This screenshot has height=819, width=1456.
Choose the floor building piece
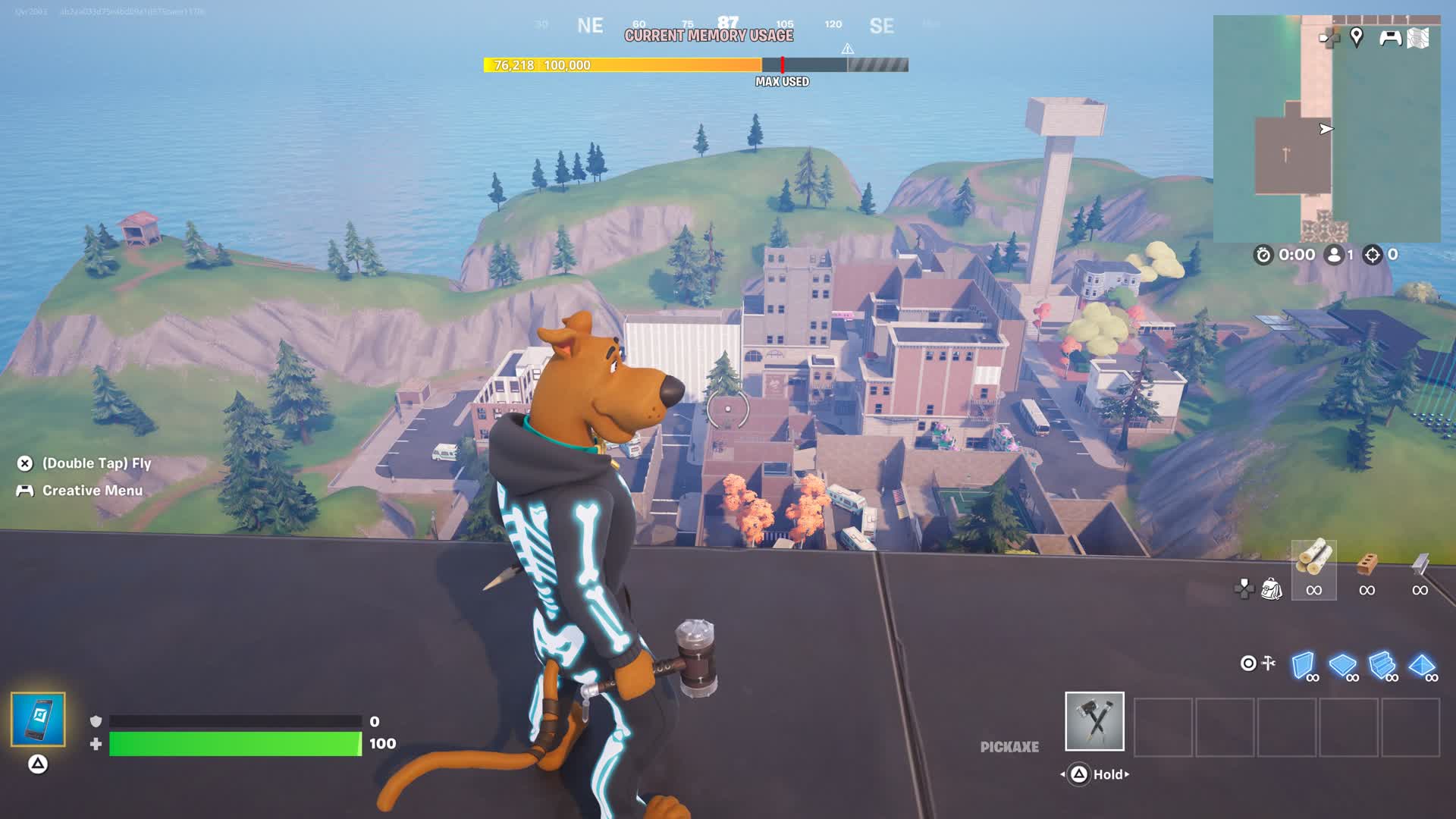pyautogui.click(x=1342, y=665)
